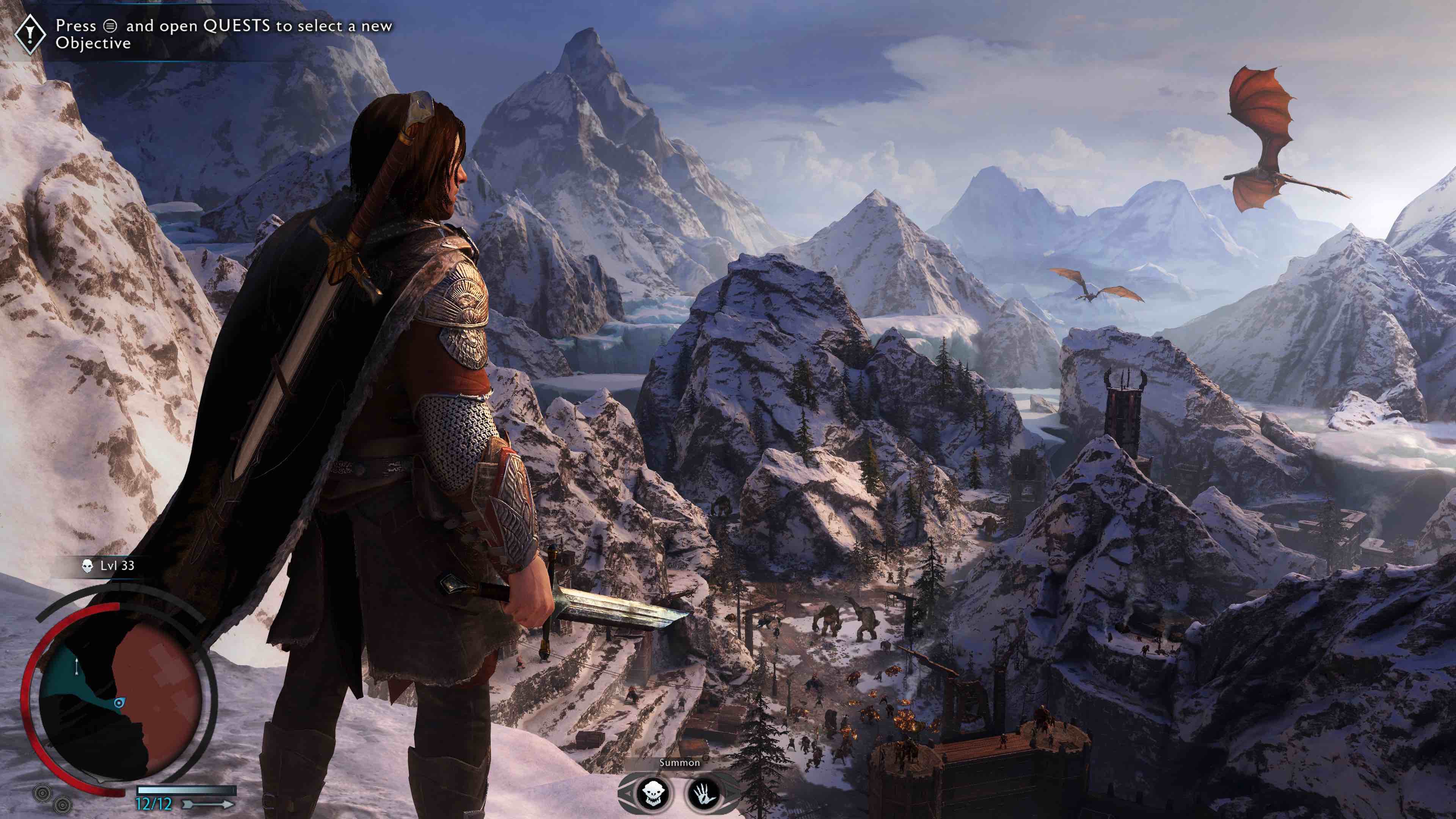Click the blue player marker on the minimap

(x=119, y=703)
